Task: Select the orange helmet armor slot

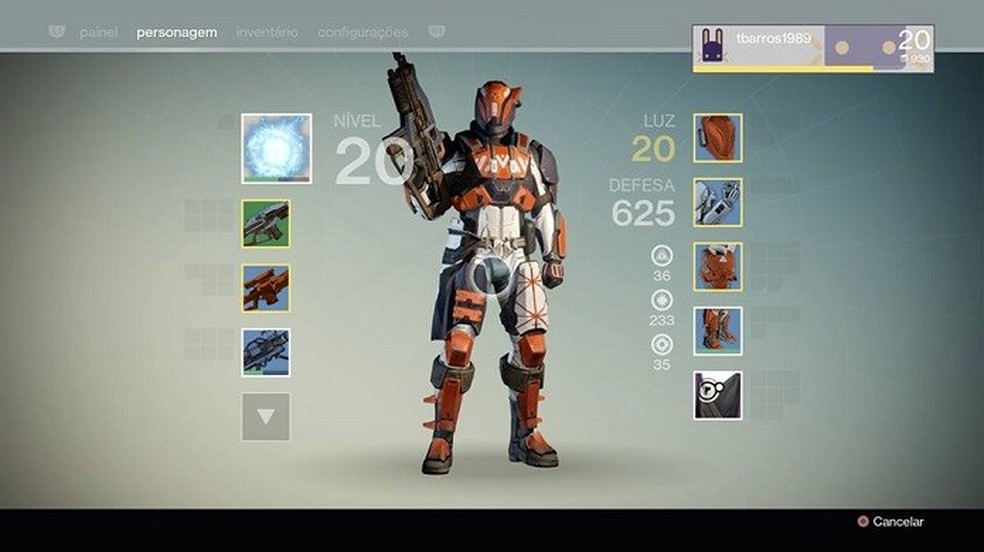Action: click(x=718, y=138)
